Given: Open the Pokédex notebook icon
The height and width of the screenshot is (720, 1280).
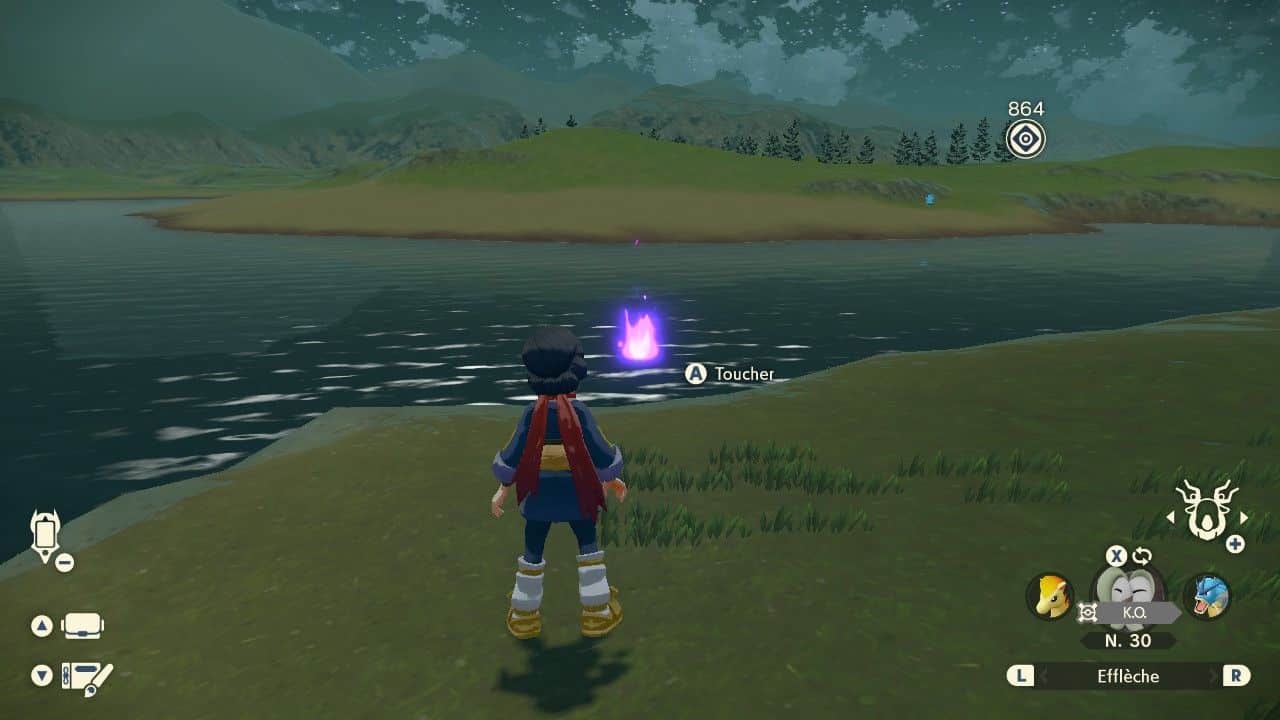Looking at the screenshot, I should (x=86, y=677).
